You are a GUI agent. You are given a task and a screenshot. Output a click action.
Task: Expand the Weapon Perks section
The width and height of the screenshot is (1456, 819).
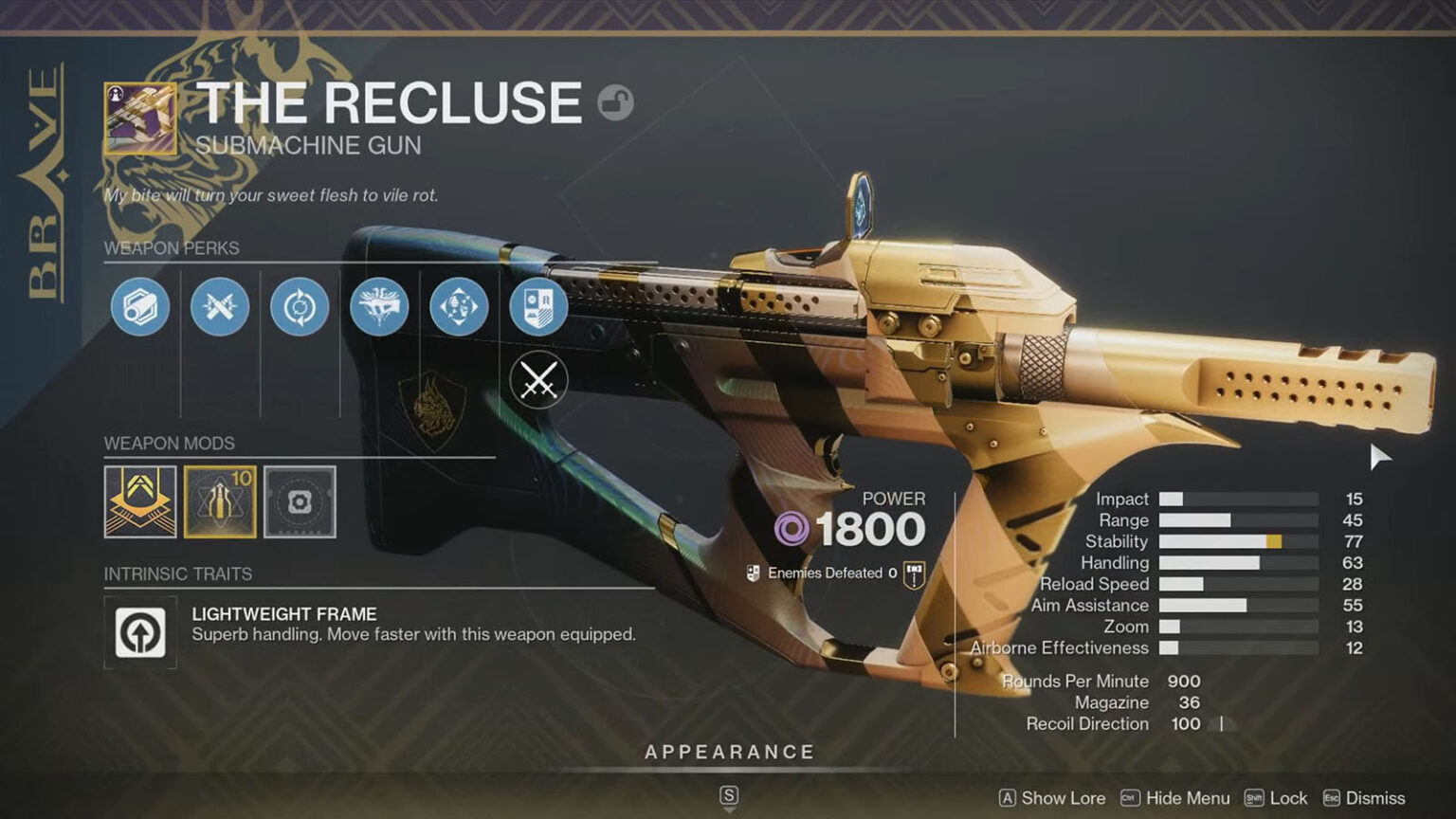point(172,248)
